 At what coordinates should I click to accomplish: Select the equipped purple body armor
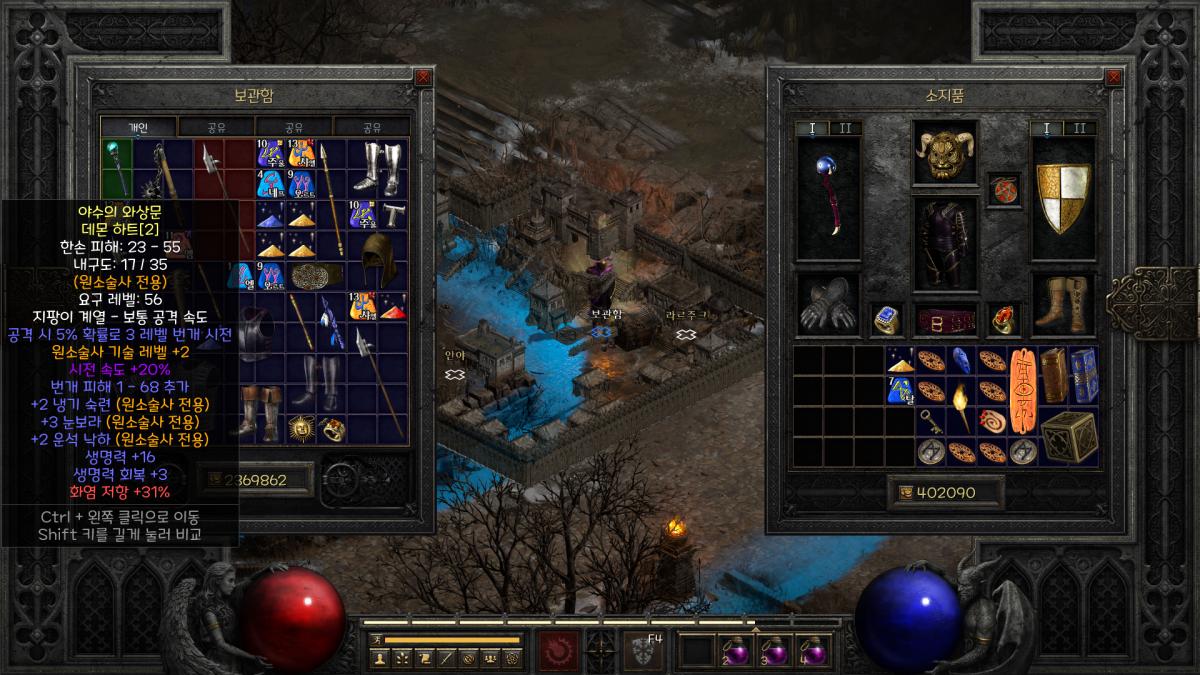pyautogui.click(x=945, y=243)
